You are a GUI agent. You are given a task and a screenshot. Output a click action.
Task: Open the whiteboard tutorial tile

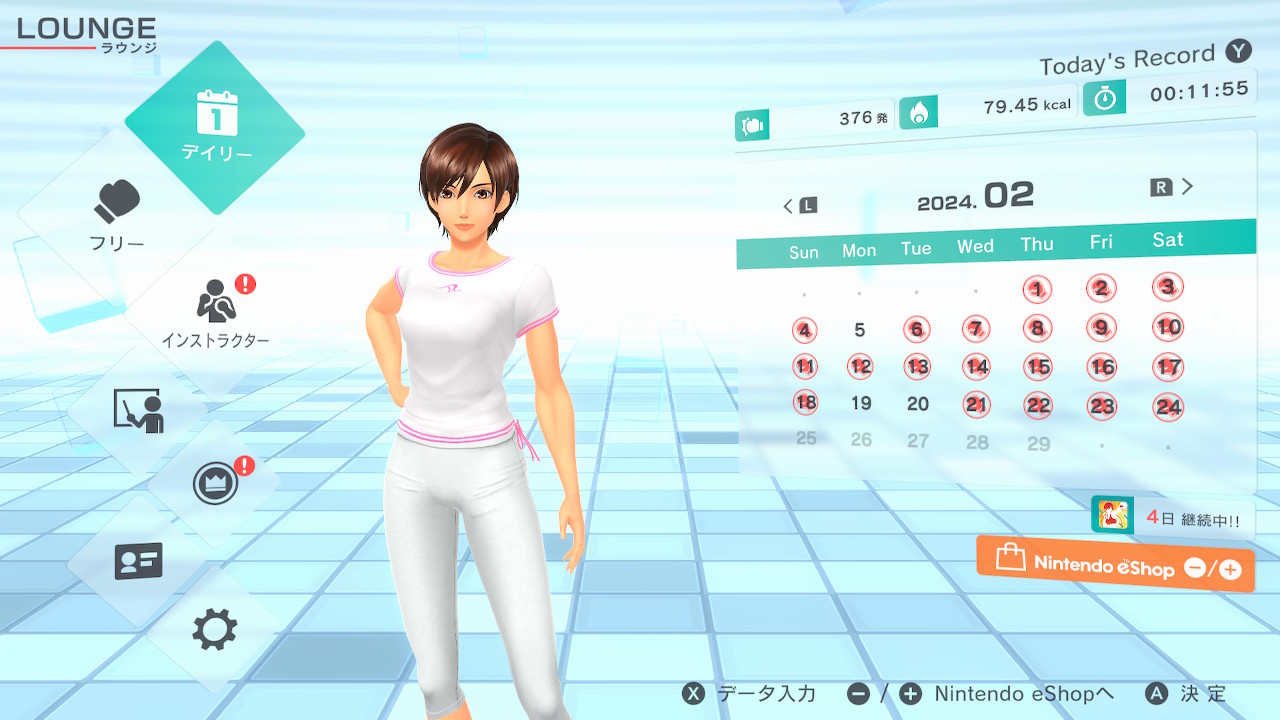tap(138, 410)
